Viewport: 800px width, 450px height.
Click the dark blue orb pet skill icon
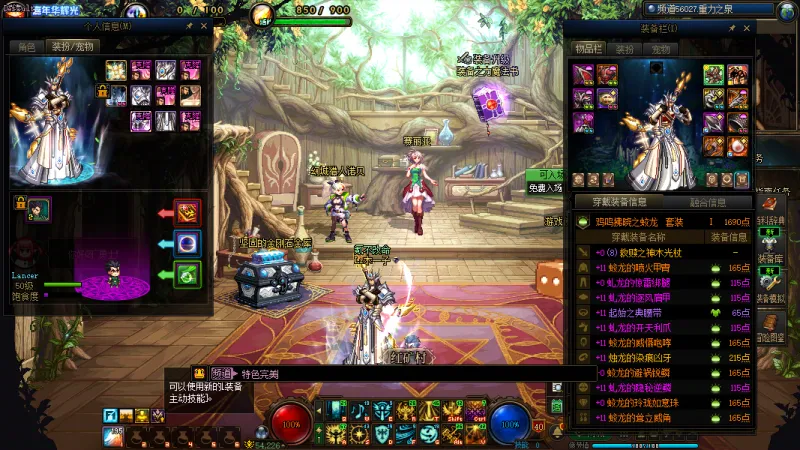point(187,243)
